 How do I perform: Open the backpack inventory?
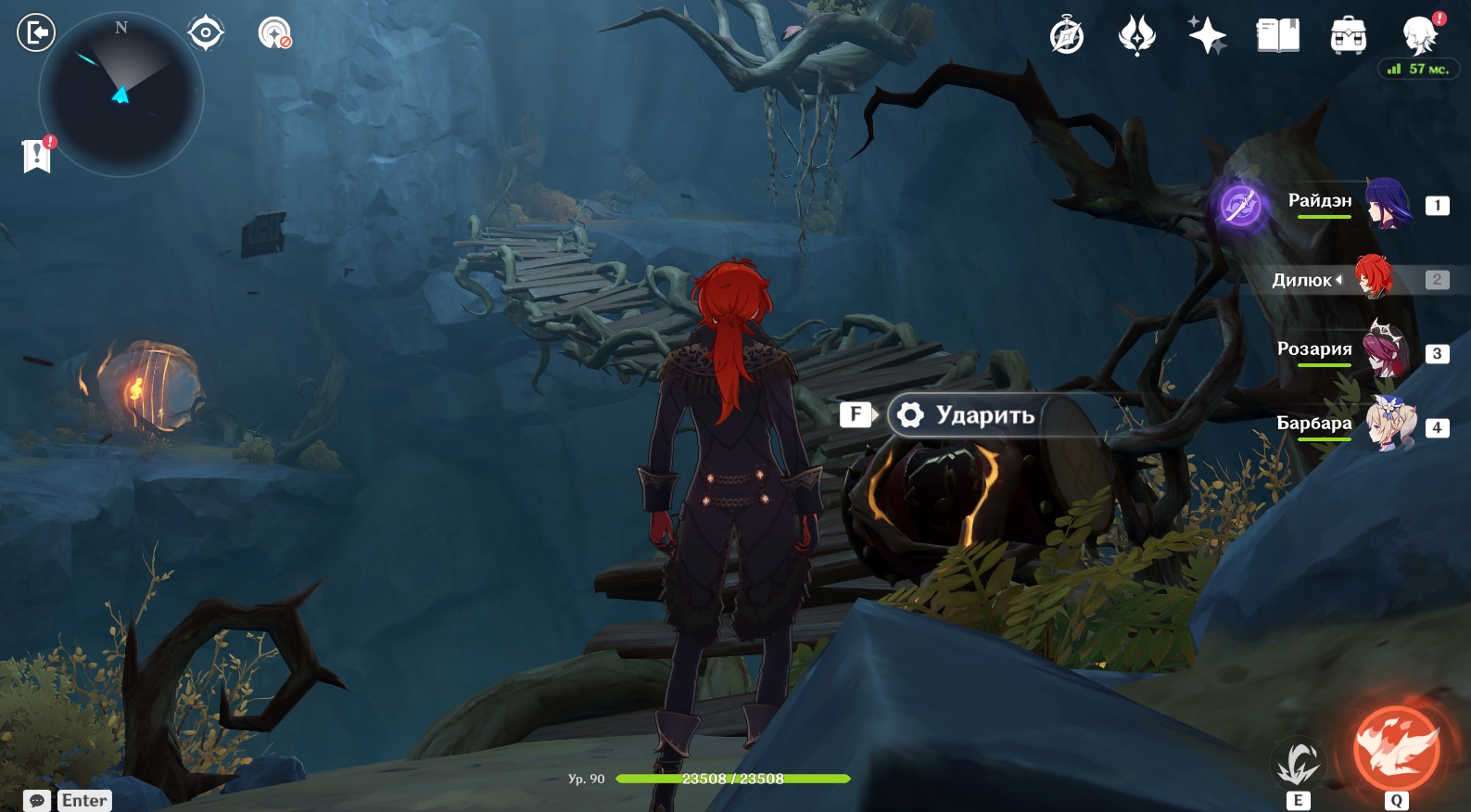pyautogui.click(x=1348, y=36)
